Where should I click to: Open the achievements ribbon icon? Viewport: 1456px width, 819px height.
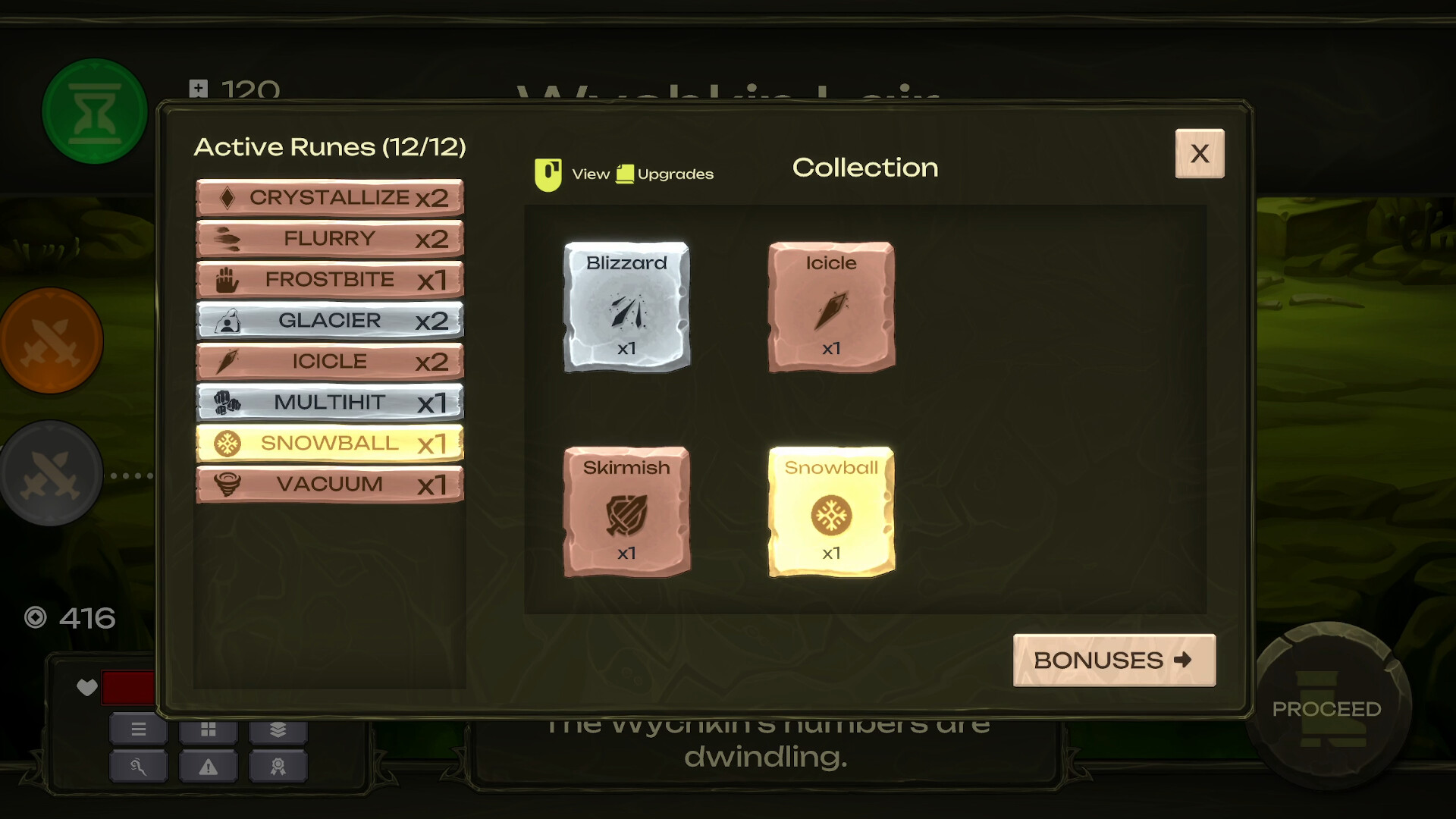point(278,766)
